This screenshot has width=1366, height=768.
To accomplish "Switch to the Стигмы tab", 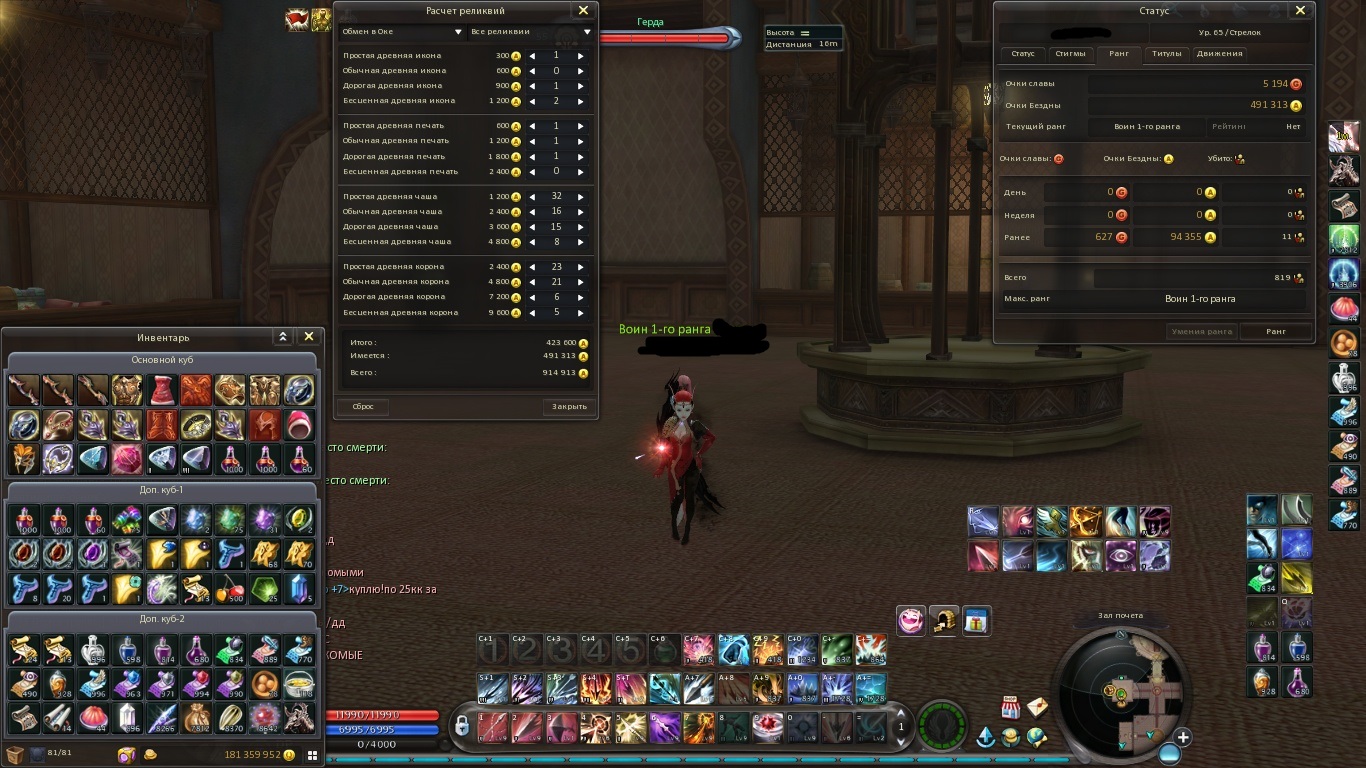I will click(1070, 54).
